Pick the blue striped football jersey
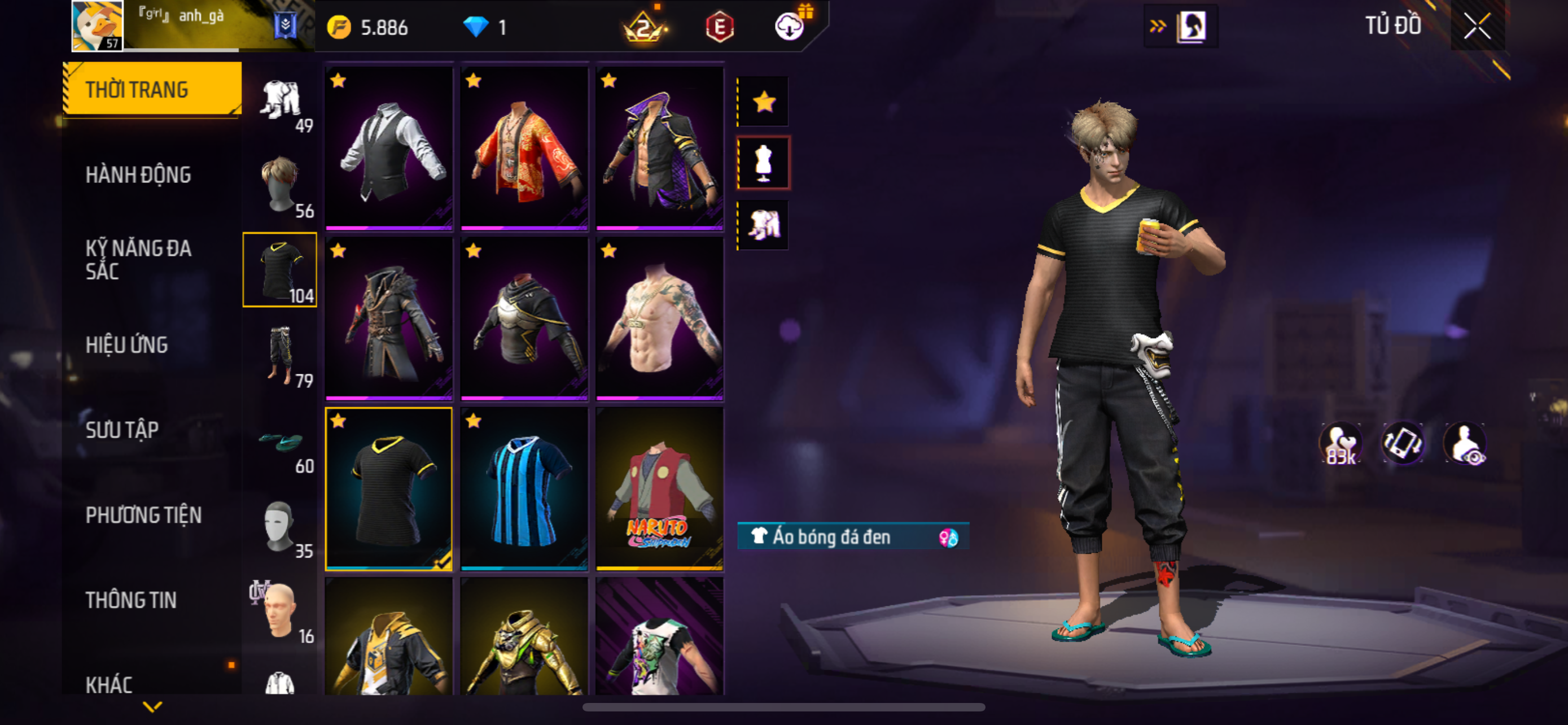Viewport: 1568px width, 725px height. (x=524, y=490)
